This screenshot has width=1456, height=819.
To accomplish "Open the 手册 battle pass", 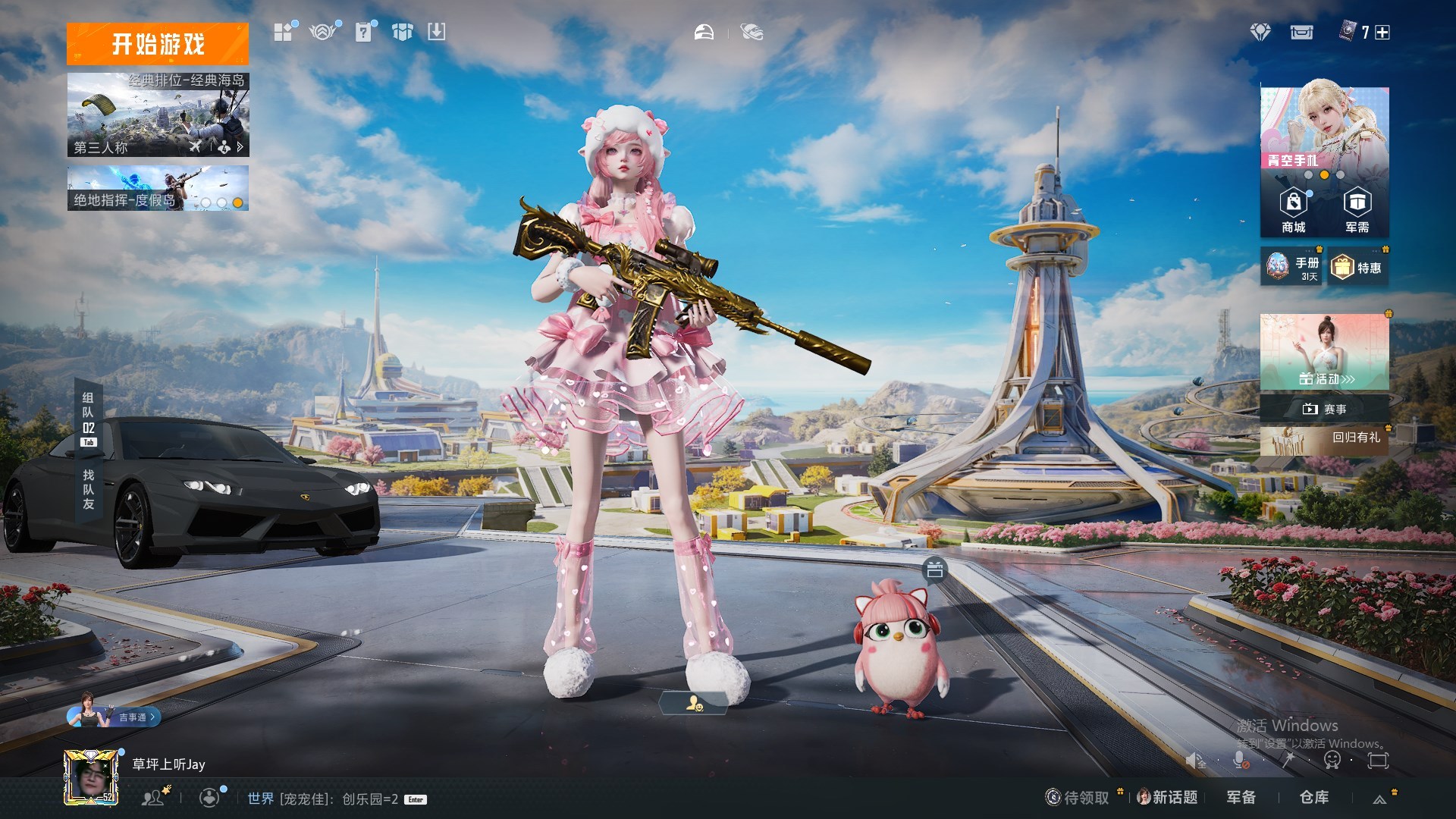I will (x=1291, y=267).
